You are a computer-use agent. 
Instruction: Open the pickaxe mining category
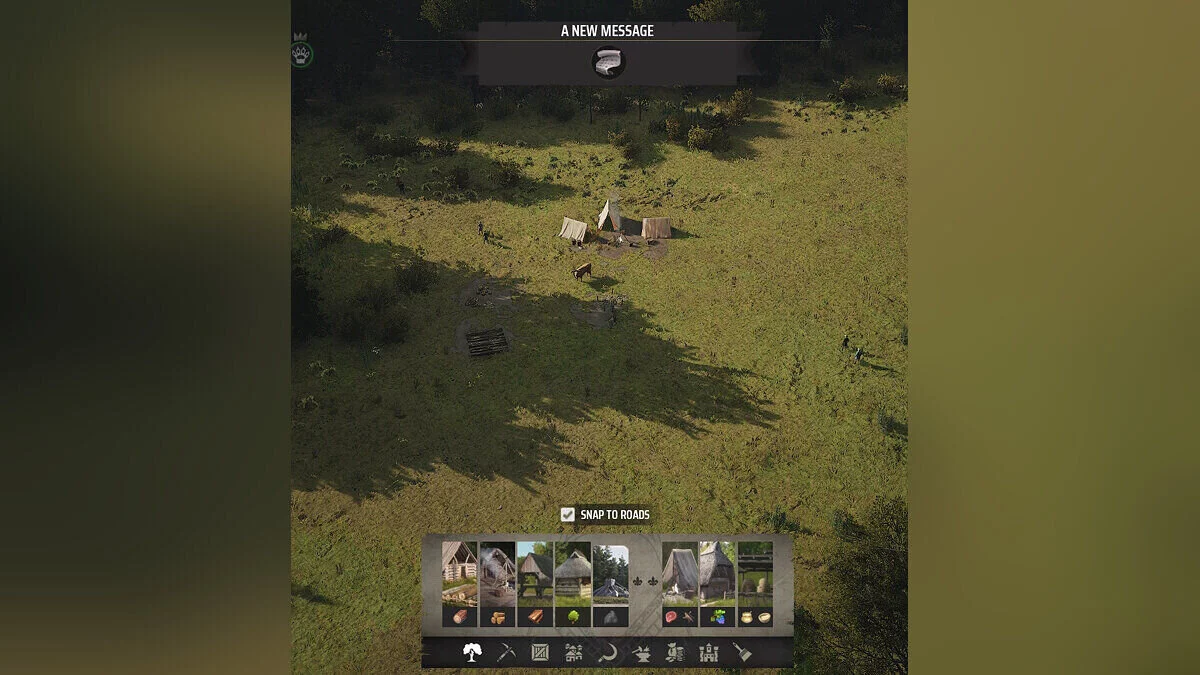coord(506,653)
